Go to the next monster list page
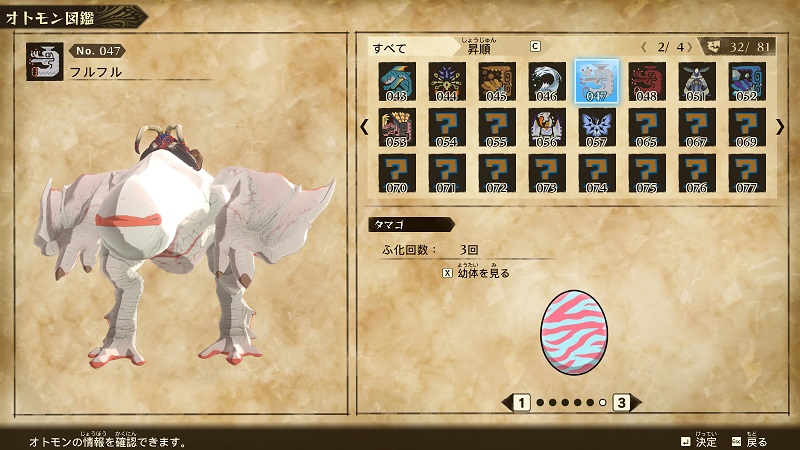The width and height of the screenshot is (800, 450). 780,126
